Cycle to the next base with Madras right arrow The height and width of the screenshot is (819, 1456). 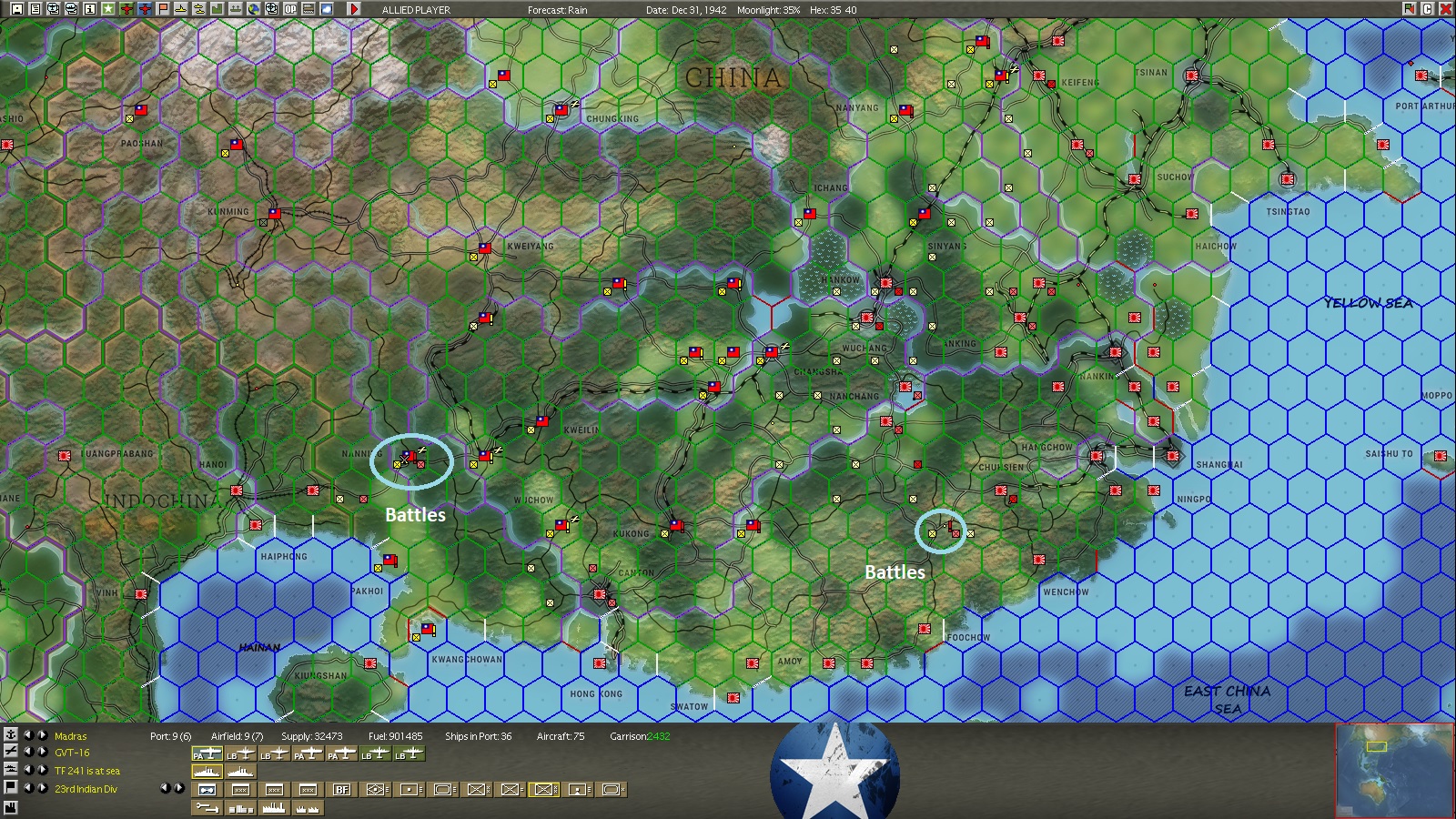43,735
